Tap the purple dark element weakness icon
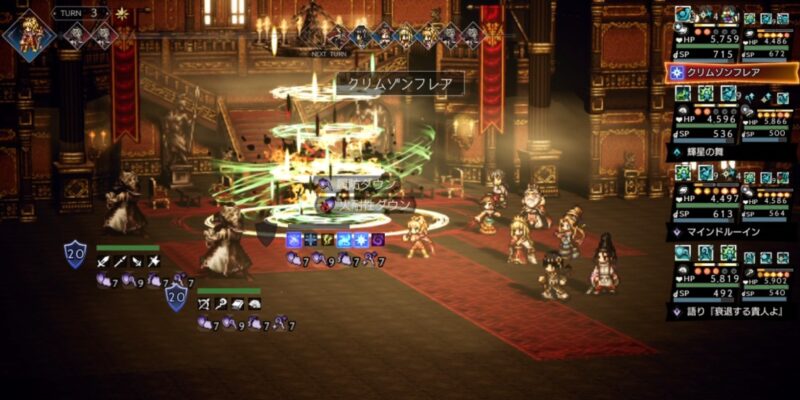Screen dimensions: 800x400 [x=377, y=240]
